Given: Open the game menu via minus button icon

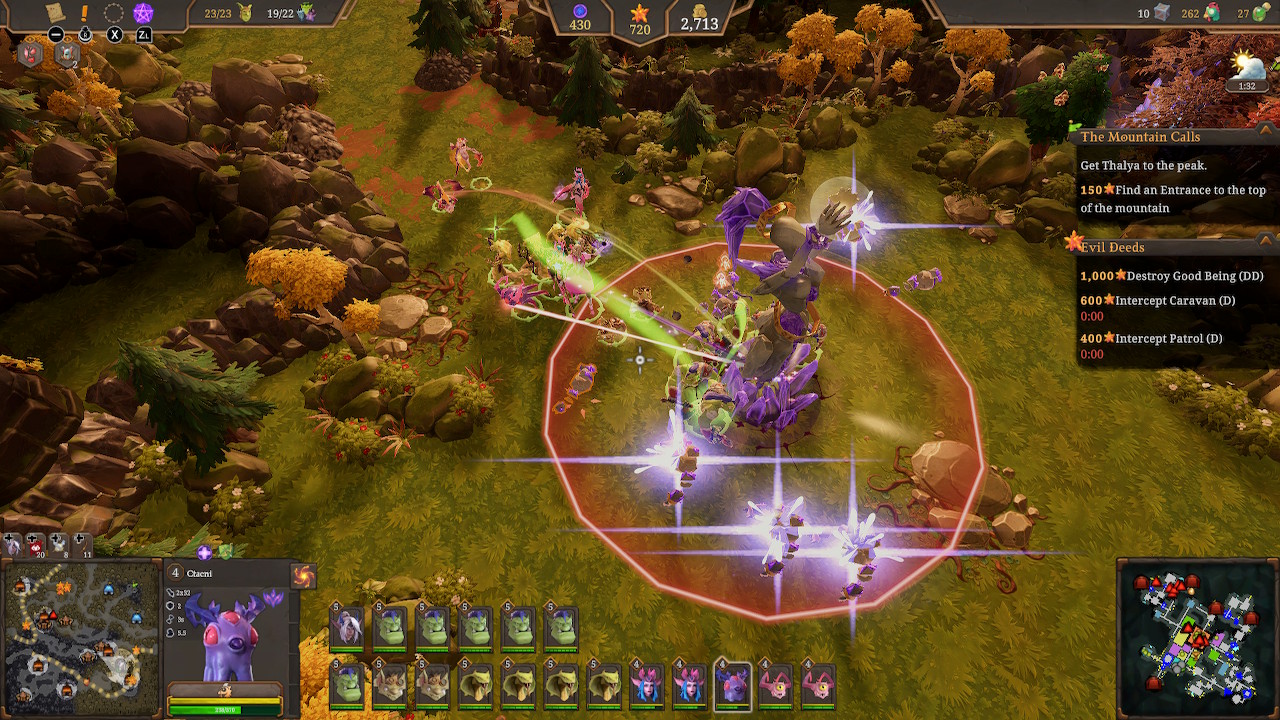Looking at the screenshot, I should click(x=56, y=34).
